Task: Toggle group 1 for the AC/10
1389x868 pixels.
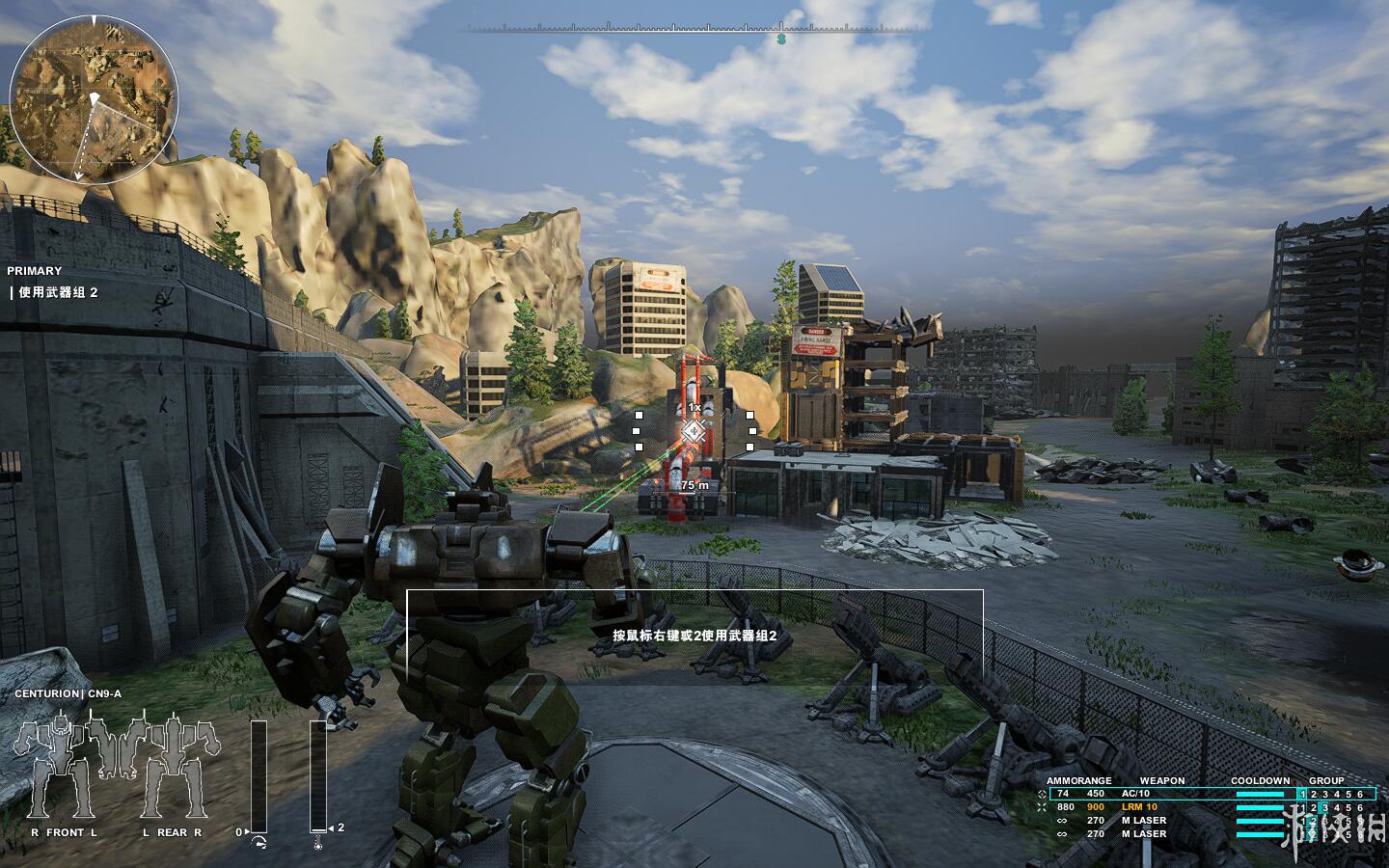Action: pyautogui.click(x=1302, y=794)
